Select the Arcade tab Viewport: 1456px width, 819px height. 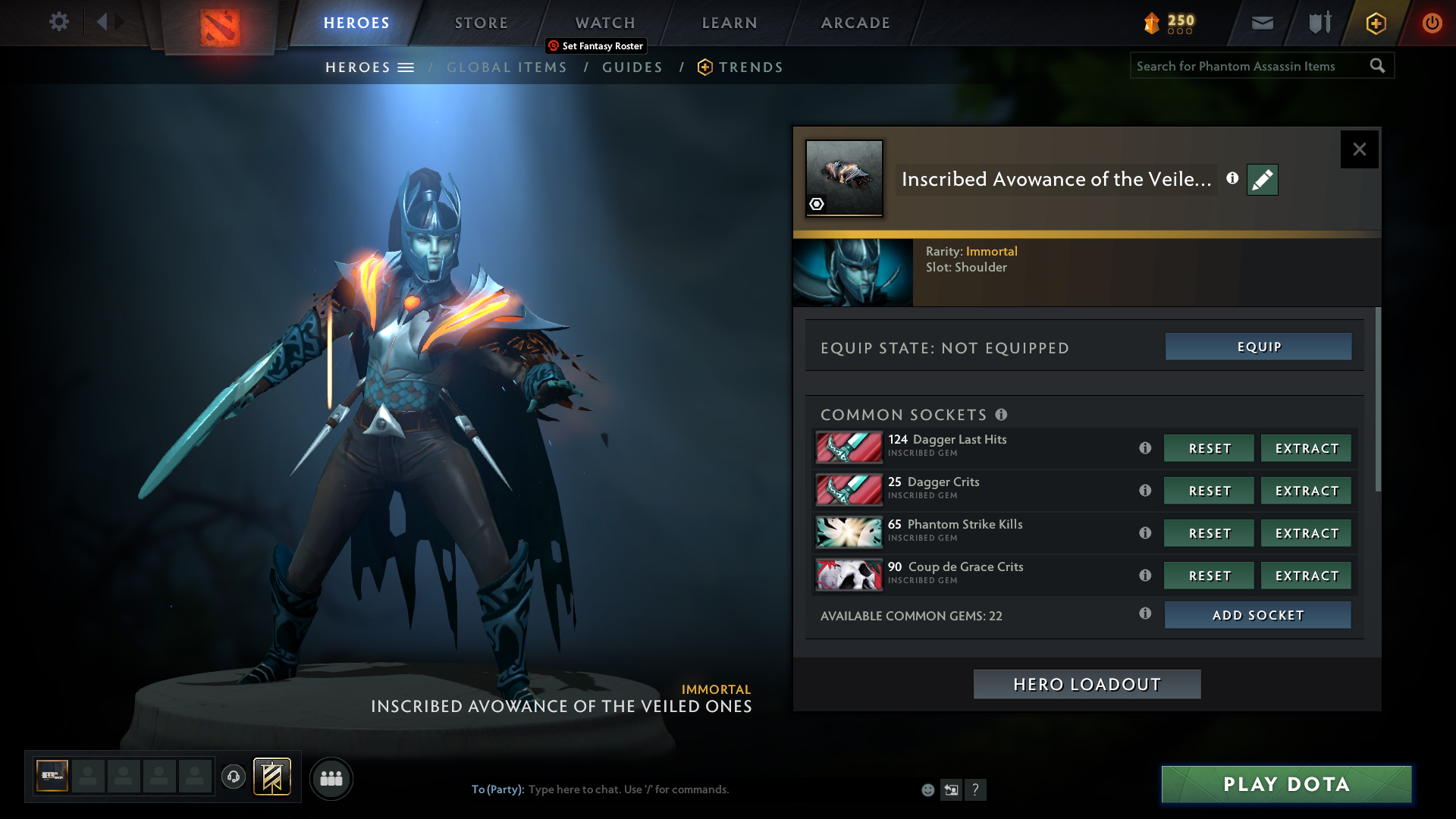pos(855,23)
